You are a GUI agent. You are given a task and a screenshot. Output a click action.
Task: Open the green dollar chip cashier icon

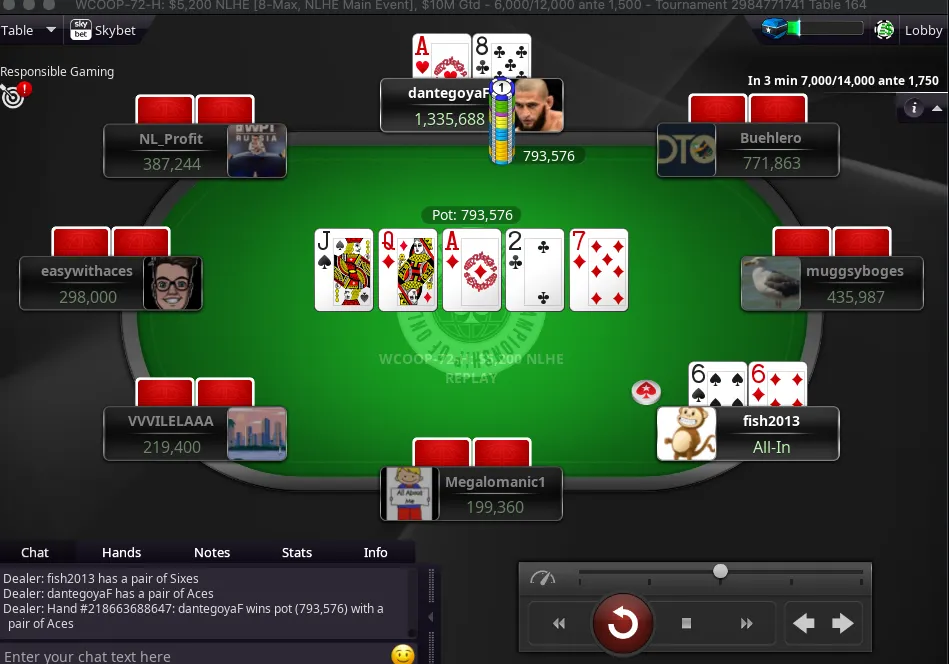(884, 30)
